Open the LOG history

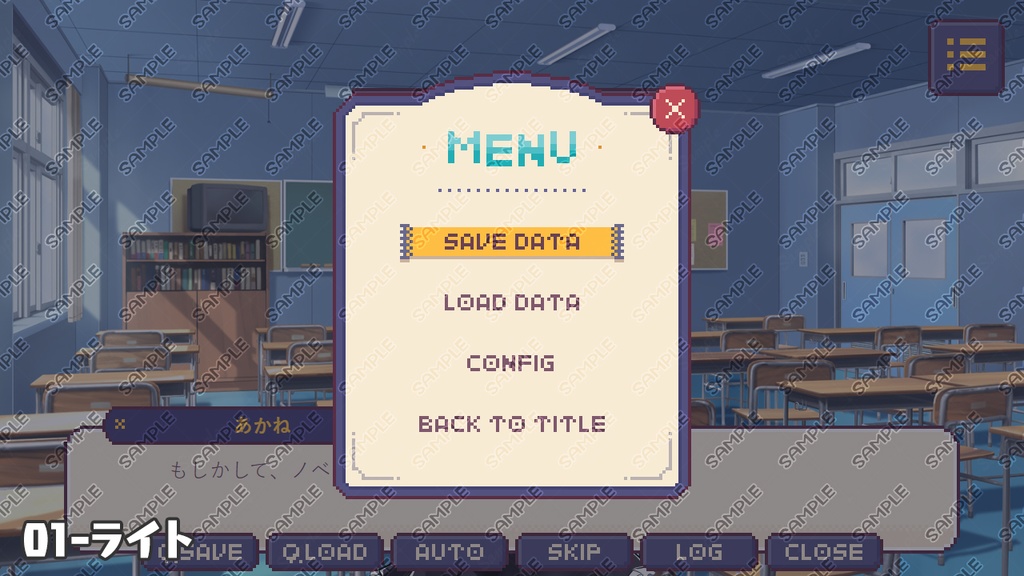coord(698,552)
